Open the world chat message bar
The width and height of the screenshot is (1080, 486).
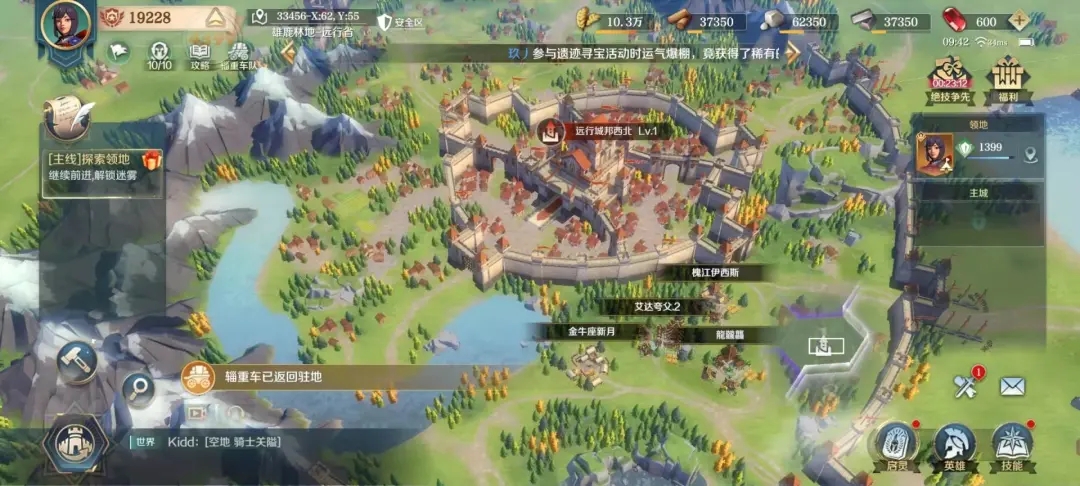point(270,441)
